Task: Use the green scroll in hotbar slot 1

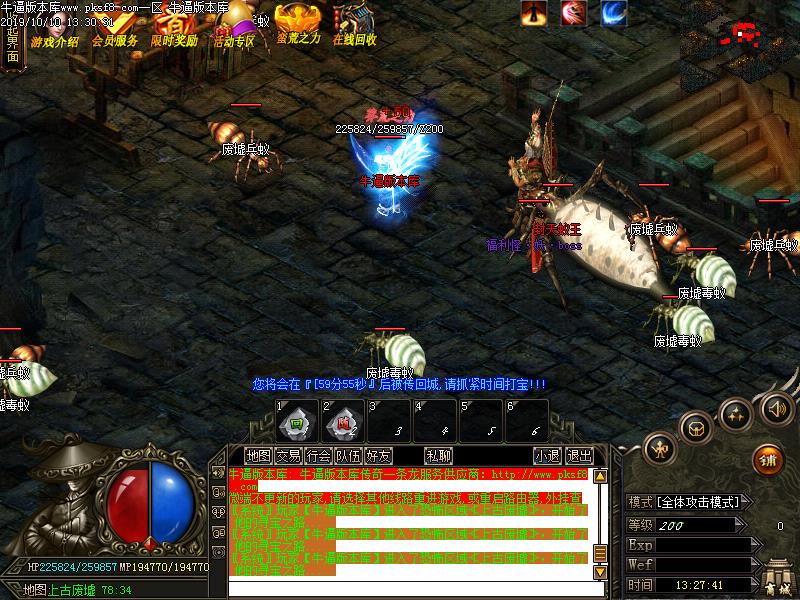Action: click(x=296, y=422)
